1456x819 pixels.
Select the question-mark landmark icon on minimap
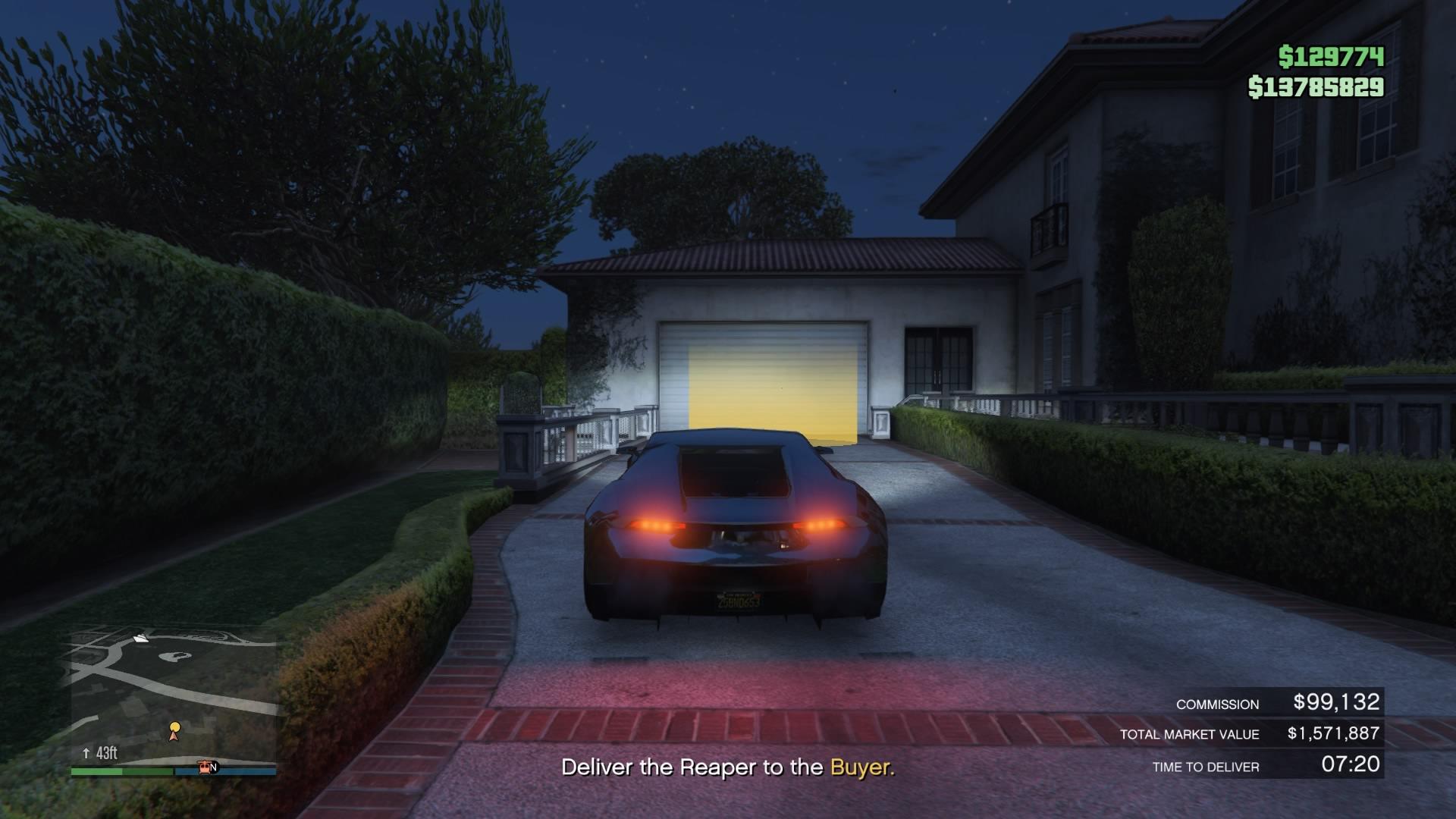pyautogui.click(x=174, y=657)
